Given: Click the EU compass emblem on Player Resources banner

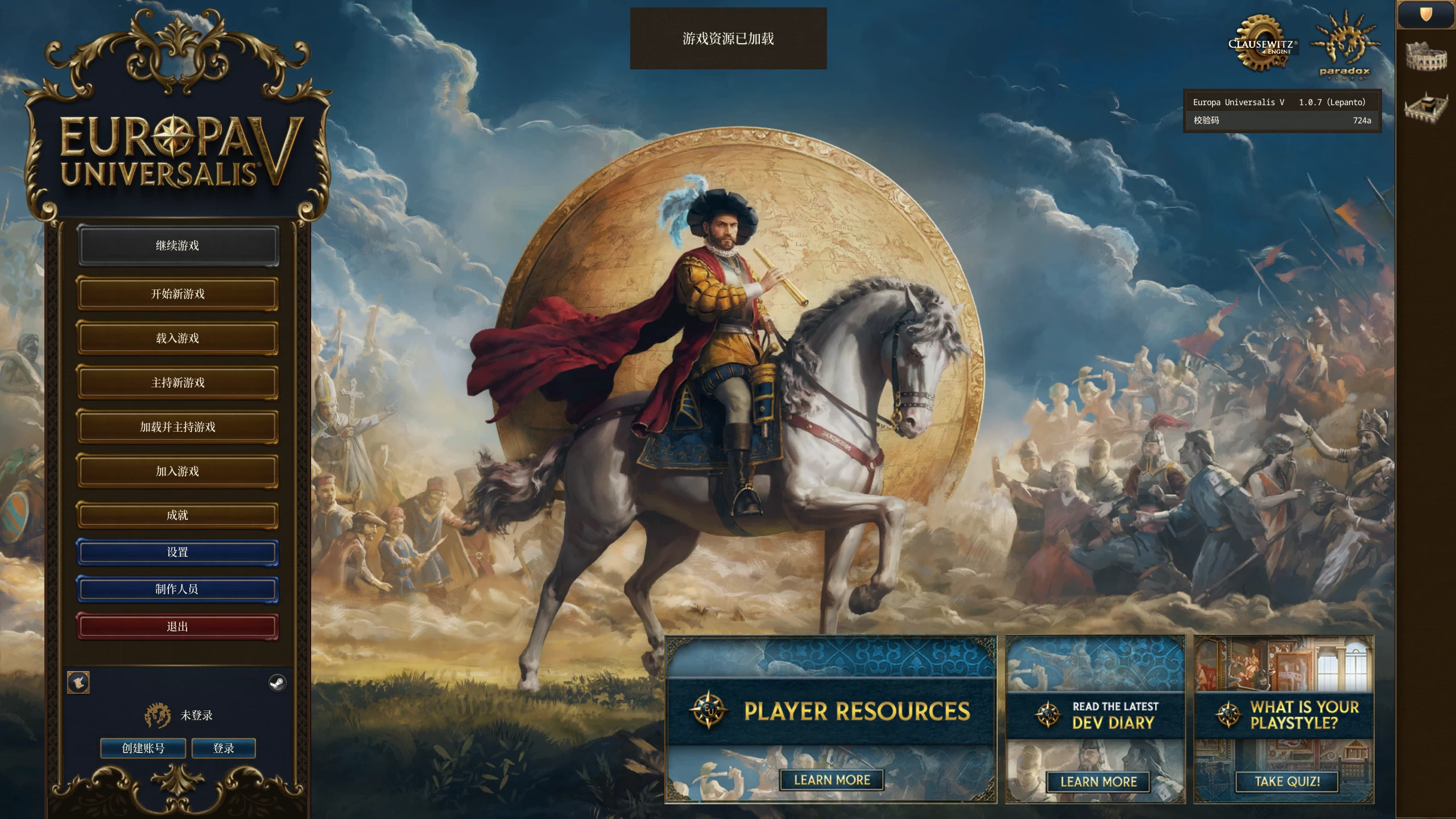Looking at the screenshot, I should 709,713.
